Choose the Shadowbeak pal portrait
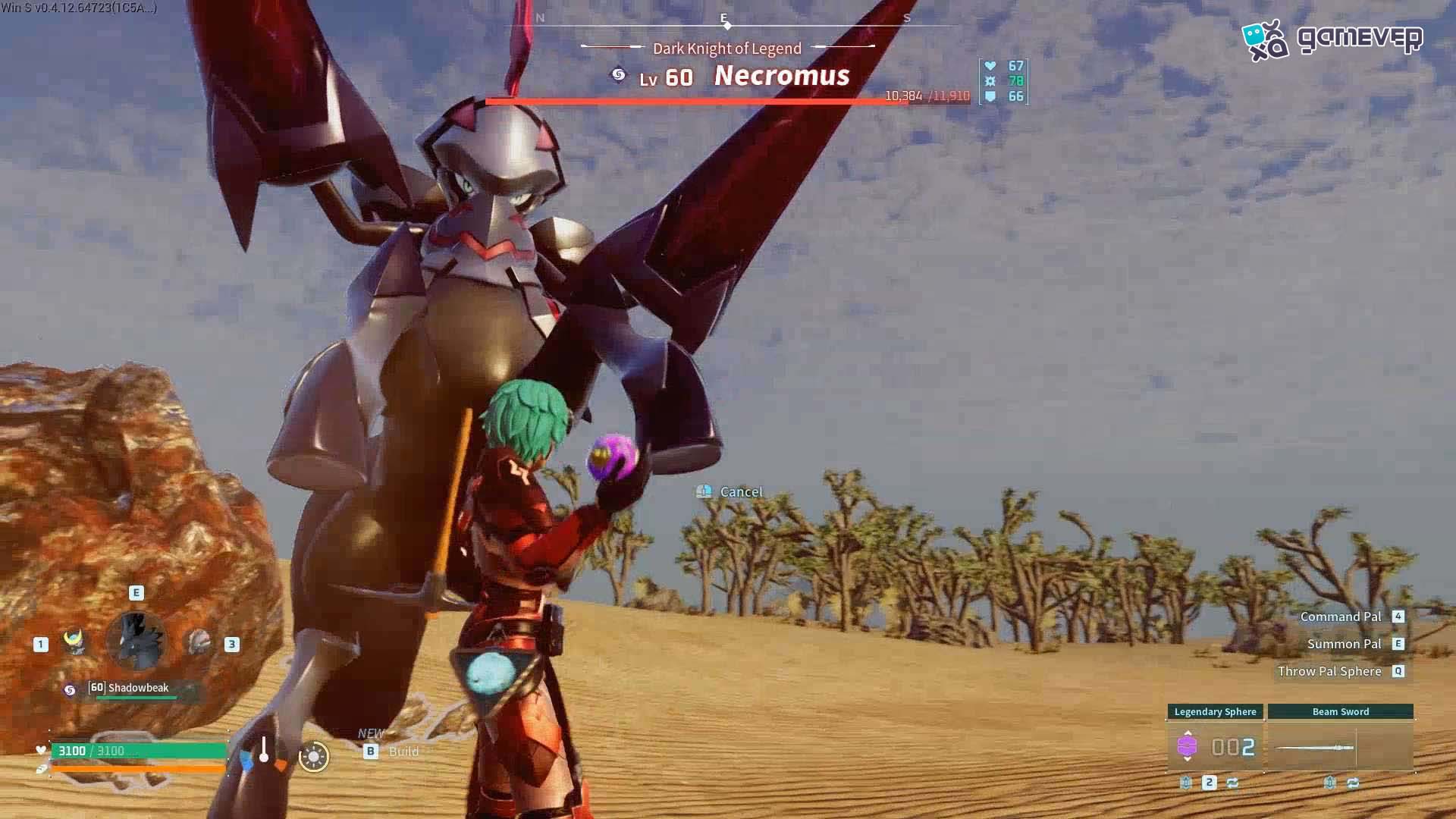Viewport: 1456px width, 819px height. click(x=136, y=642)
